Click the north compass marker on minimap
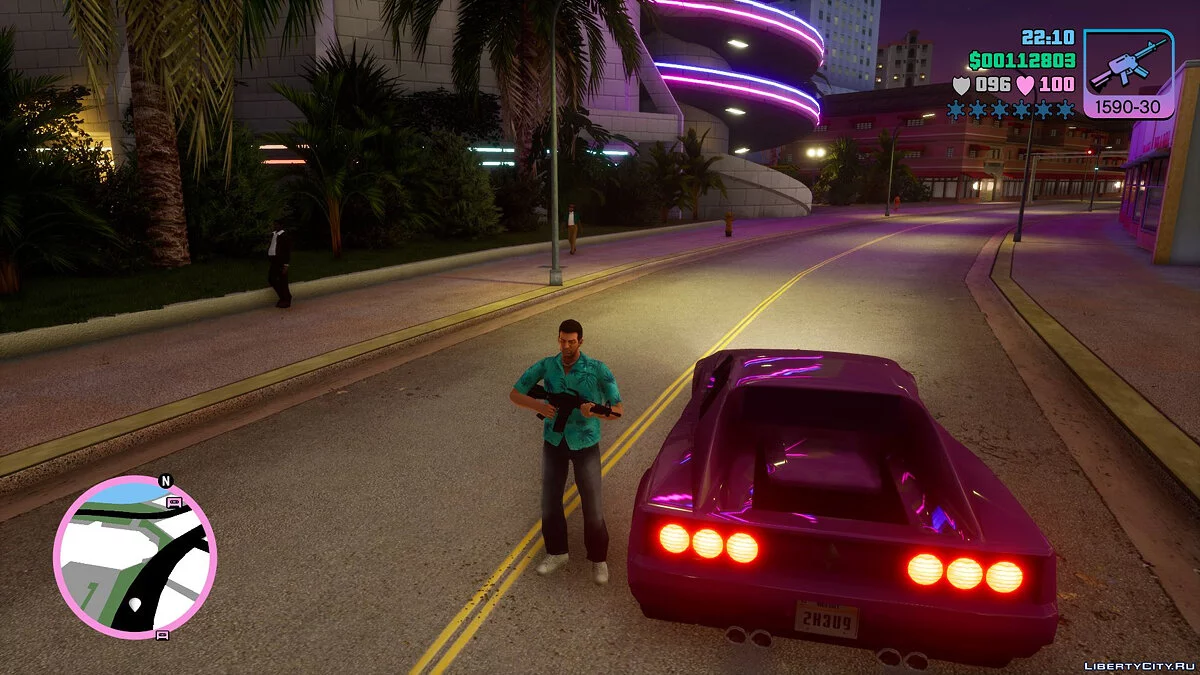Viewport: 1200px width, 675px height. (x=165, y=482)
